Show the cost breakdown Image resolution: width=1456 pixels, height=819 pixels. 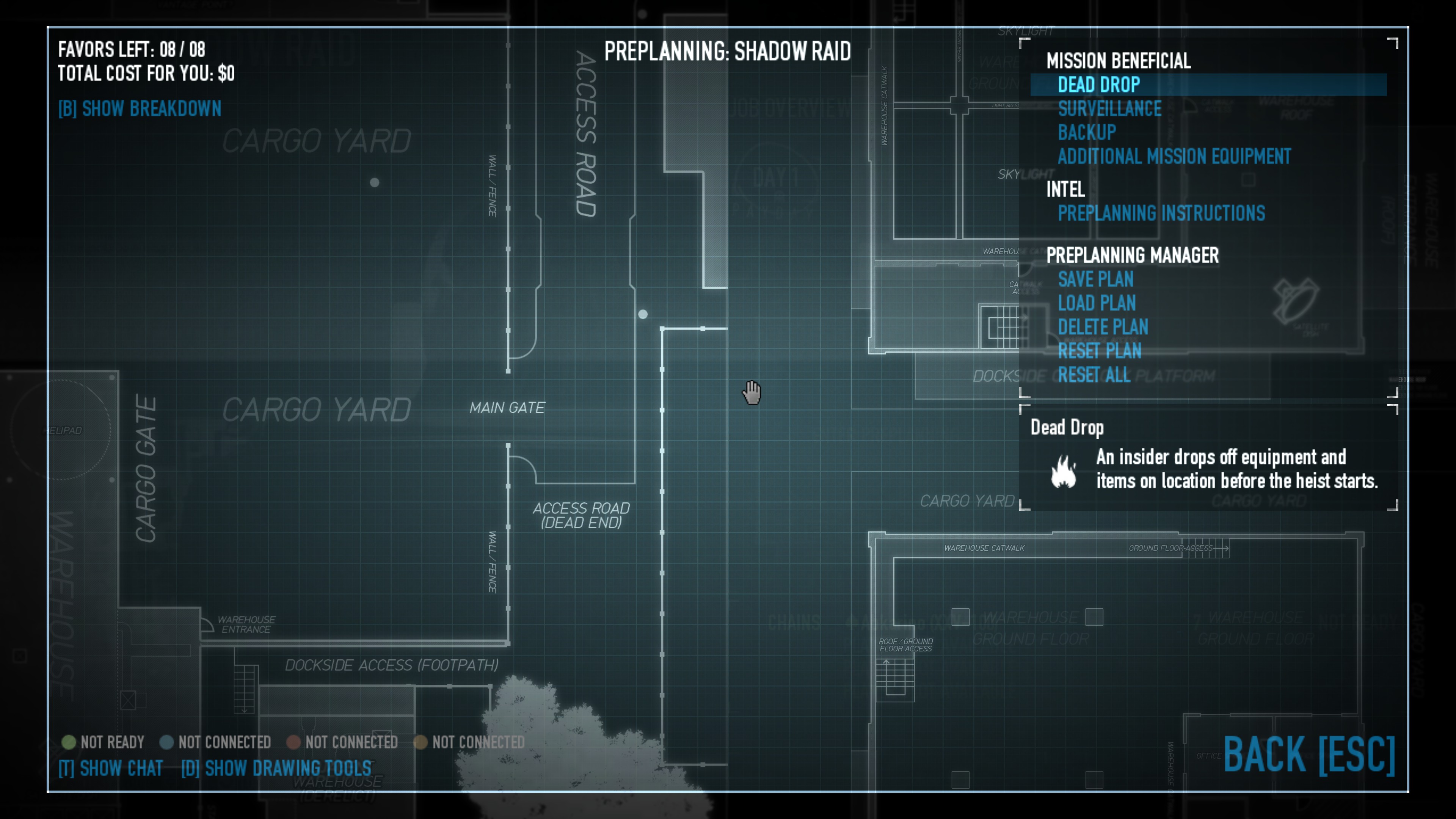[140, 109]
